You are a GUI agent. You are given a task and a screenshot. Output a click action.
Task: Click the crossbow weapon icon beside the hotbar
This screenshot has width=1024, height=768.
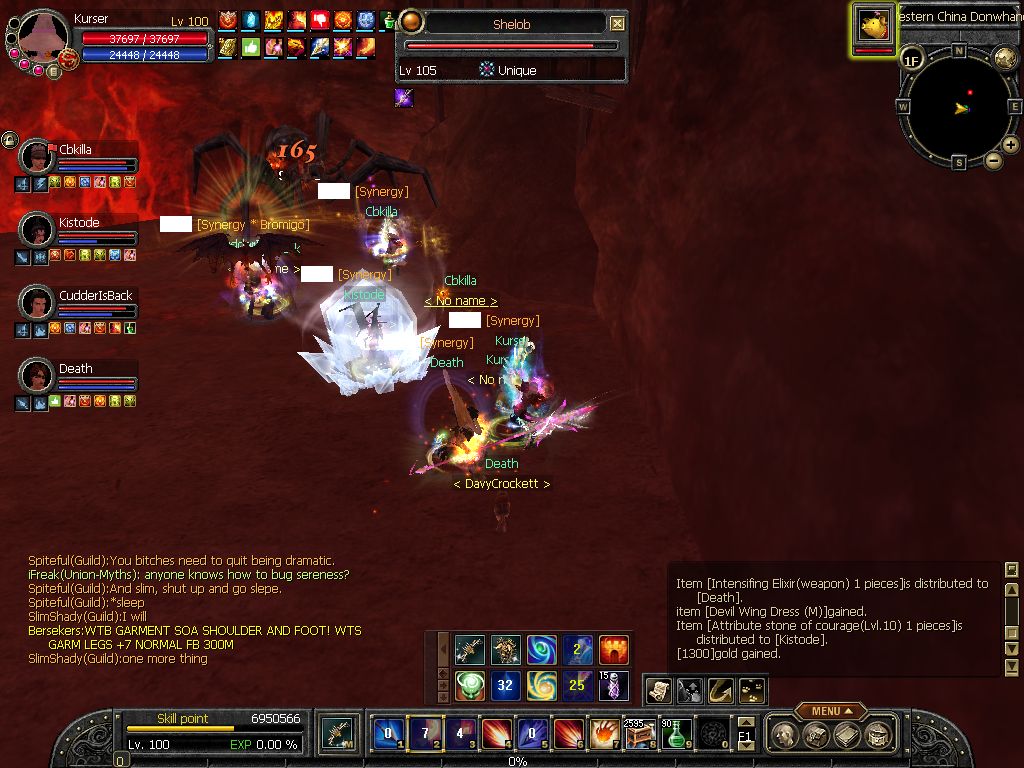(337, 734)
